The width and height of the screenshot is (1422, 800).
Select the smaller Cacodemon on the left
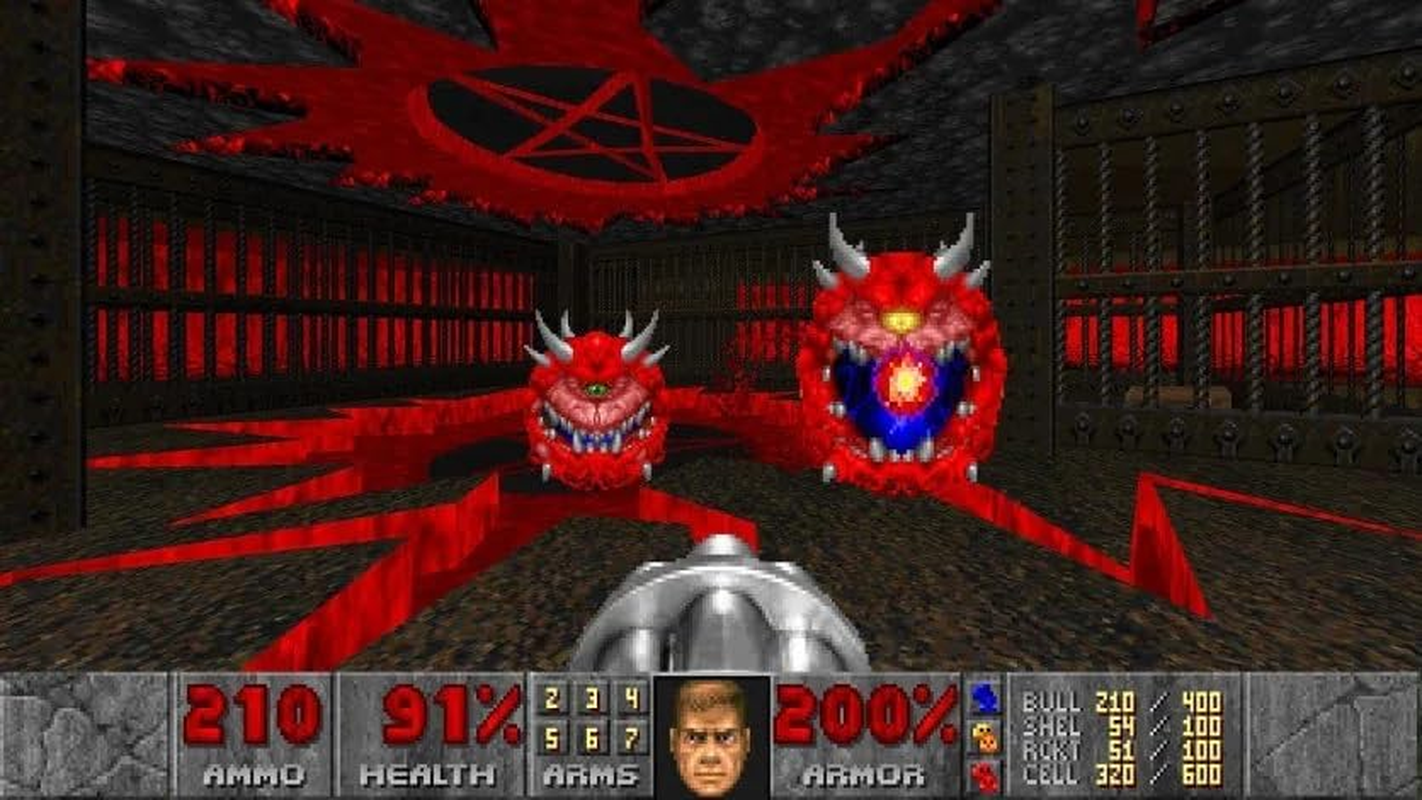pyautogui.click(x=595, y=400)
